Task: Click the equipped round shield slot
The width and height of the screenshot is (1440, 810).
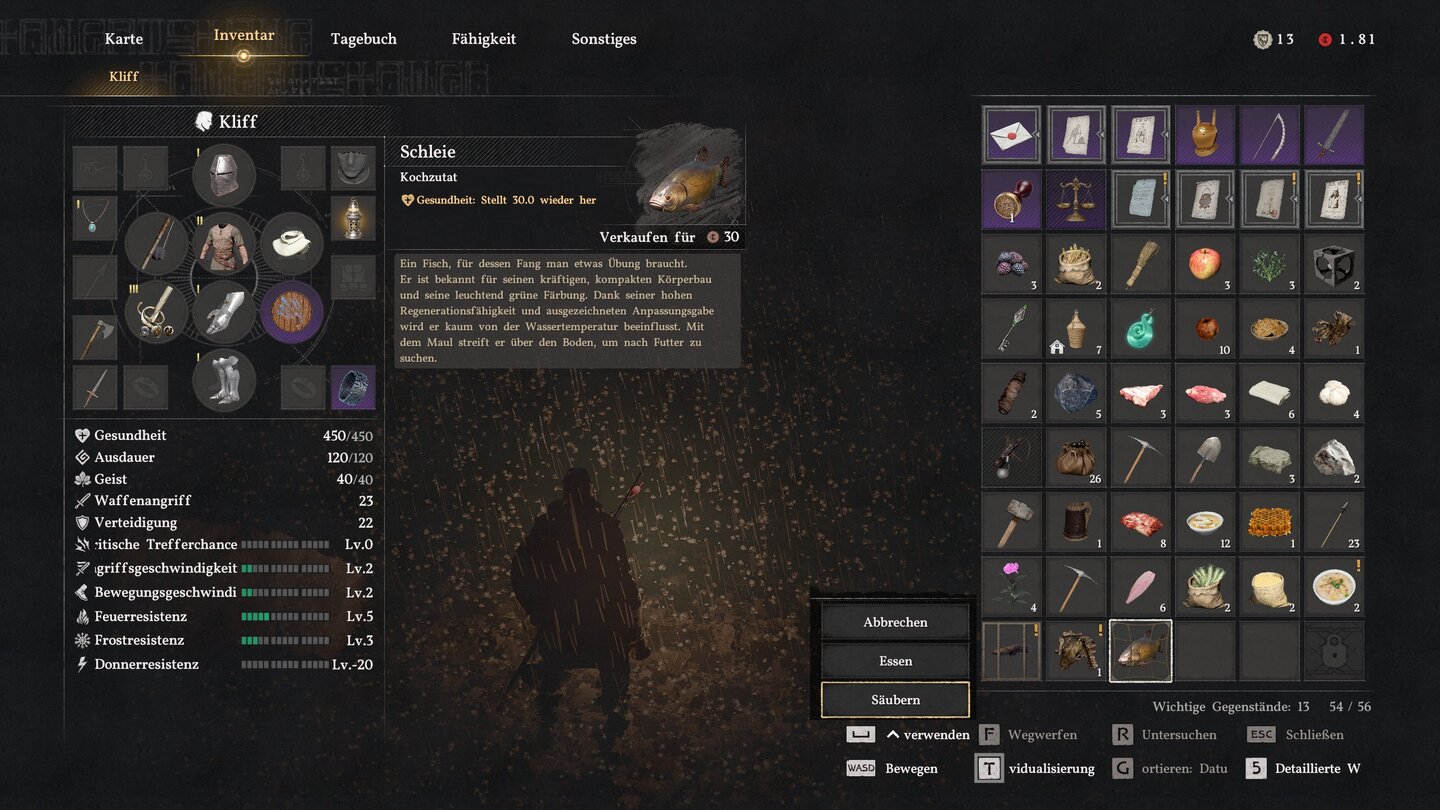Action: [292, 313]
